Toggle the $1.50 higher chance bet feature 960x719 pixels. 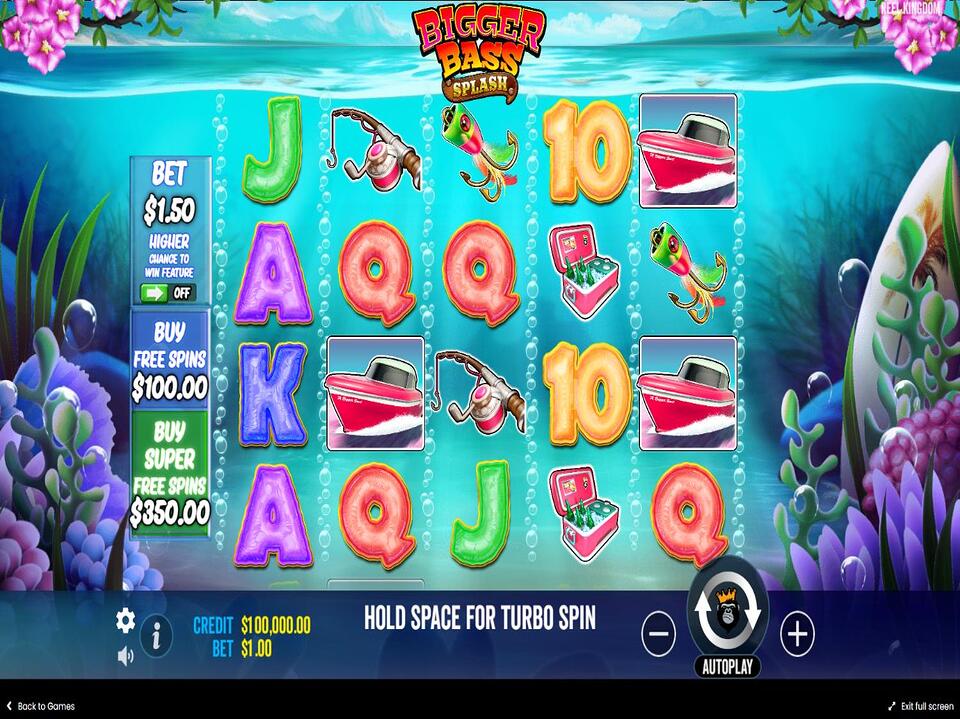pyautogui.click(x=168, y=293)
